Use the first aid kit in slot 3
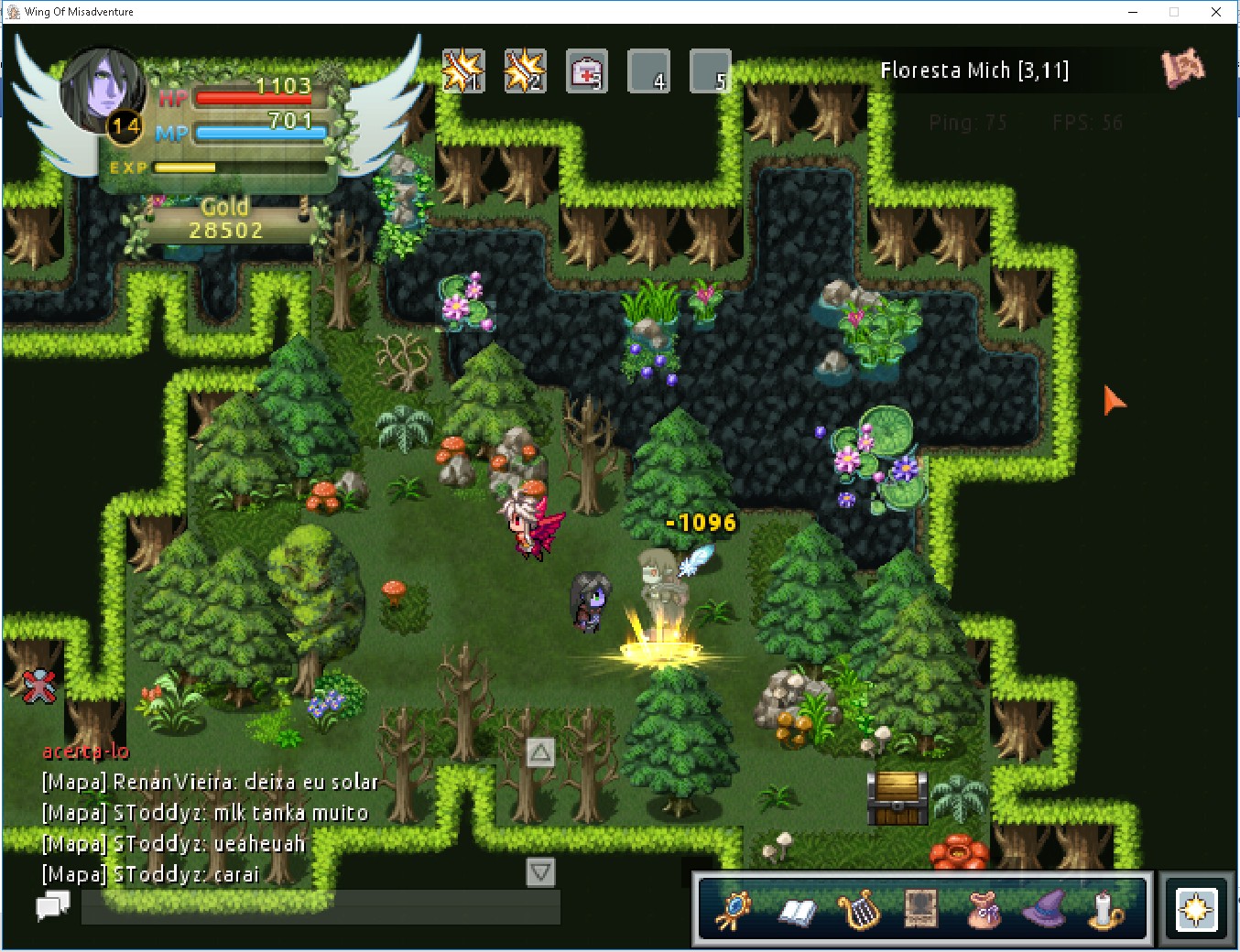 [x=586, y=70]
